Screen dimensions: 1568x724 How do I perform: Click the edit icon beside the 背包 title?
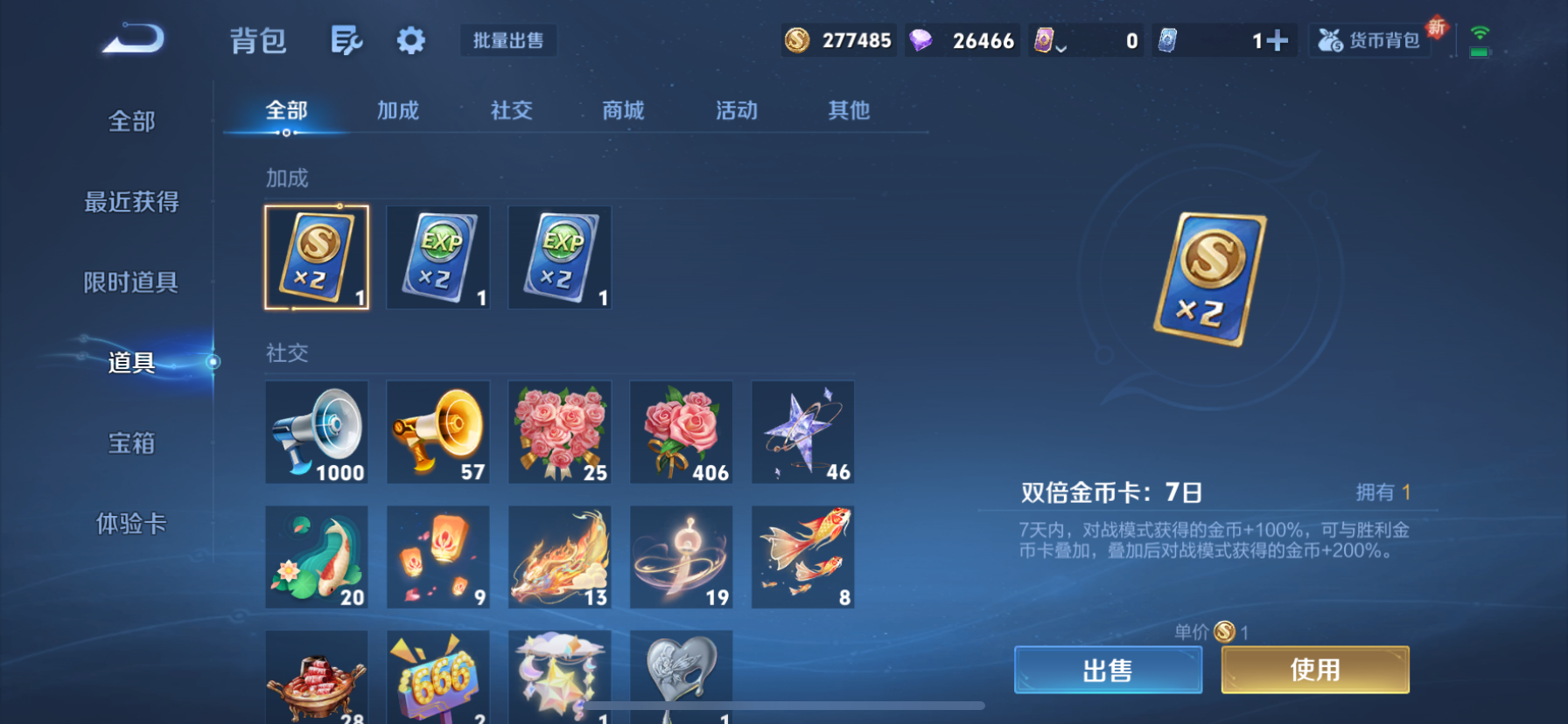tap(346, 40)
